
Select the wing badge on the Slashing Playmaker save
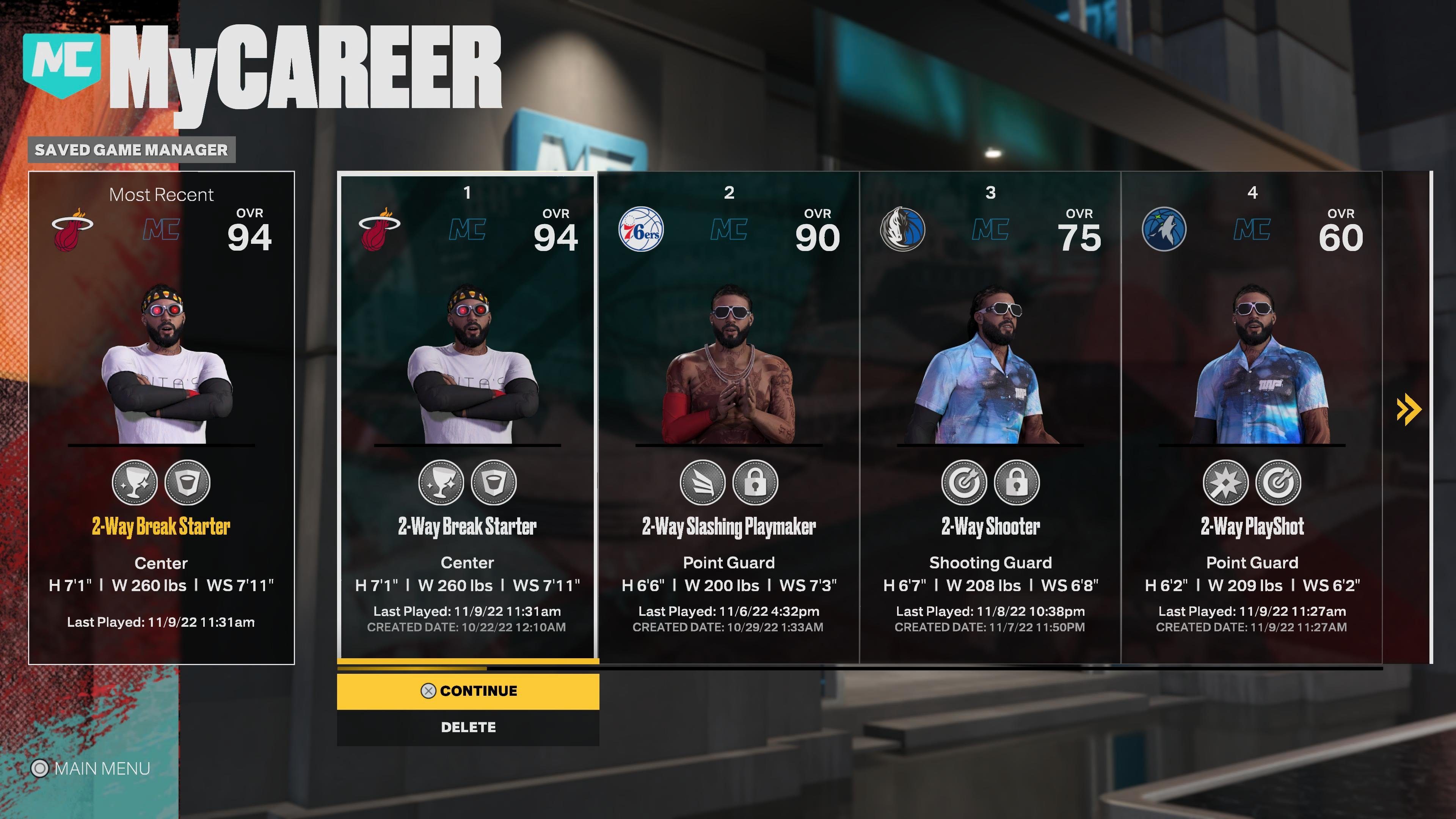point(703,482)
